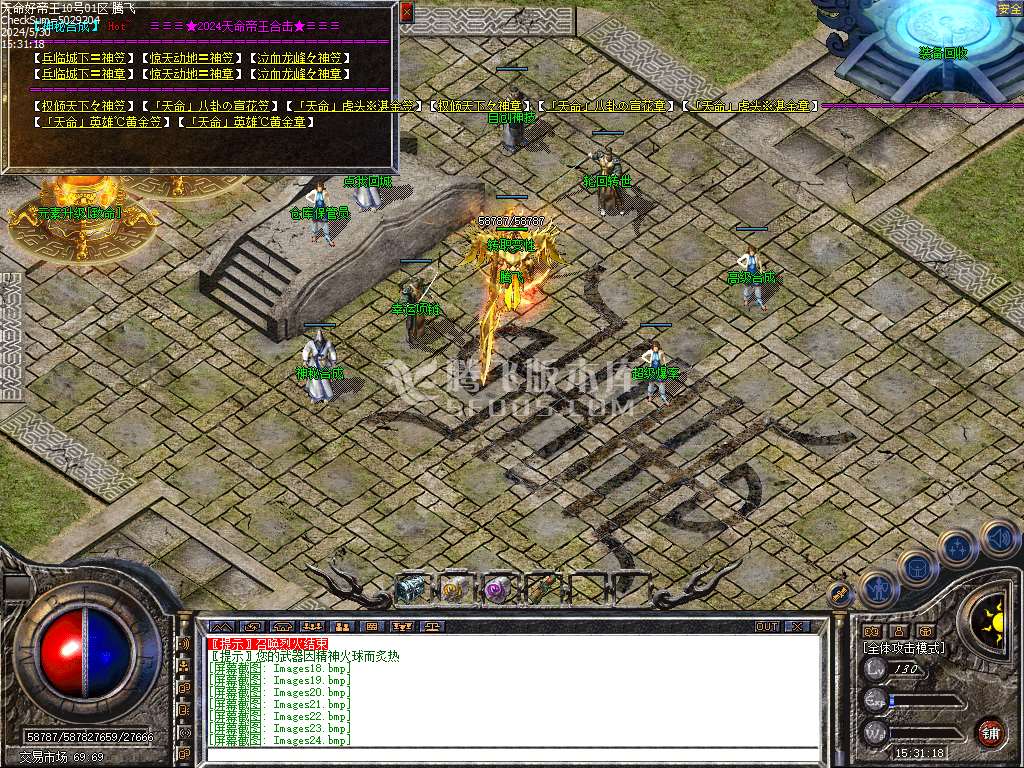Choose the 「天命」英雄℃黄金章 link

[231, 122]
